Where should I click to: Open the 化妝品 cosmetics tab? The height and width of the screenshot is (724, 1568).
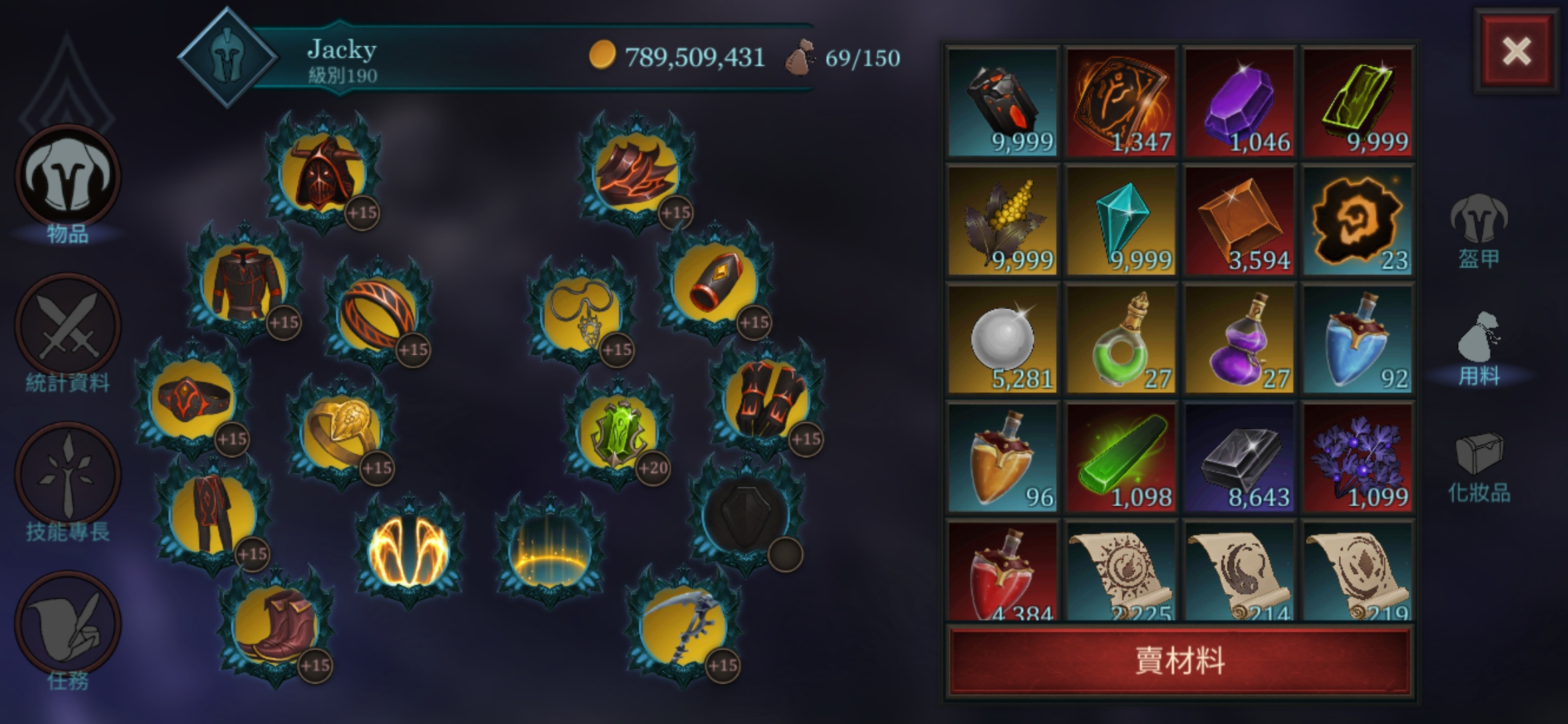(x=1479, y=467)
